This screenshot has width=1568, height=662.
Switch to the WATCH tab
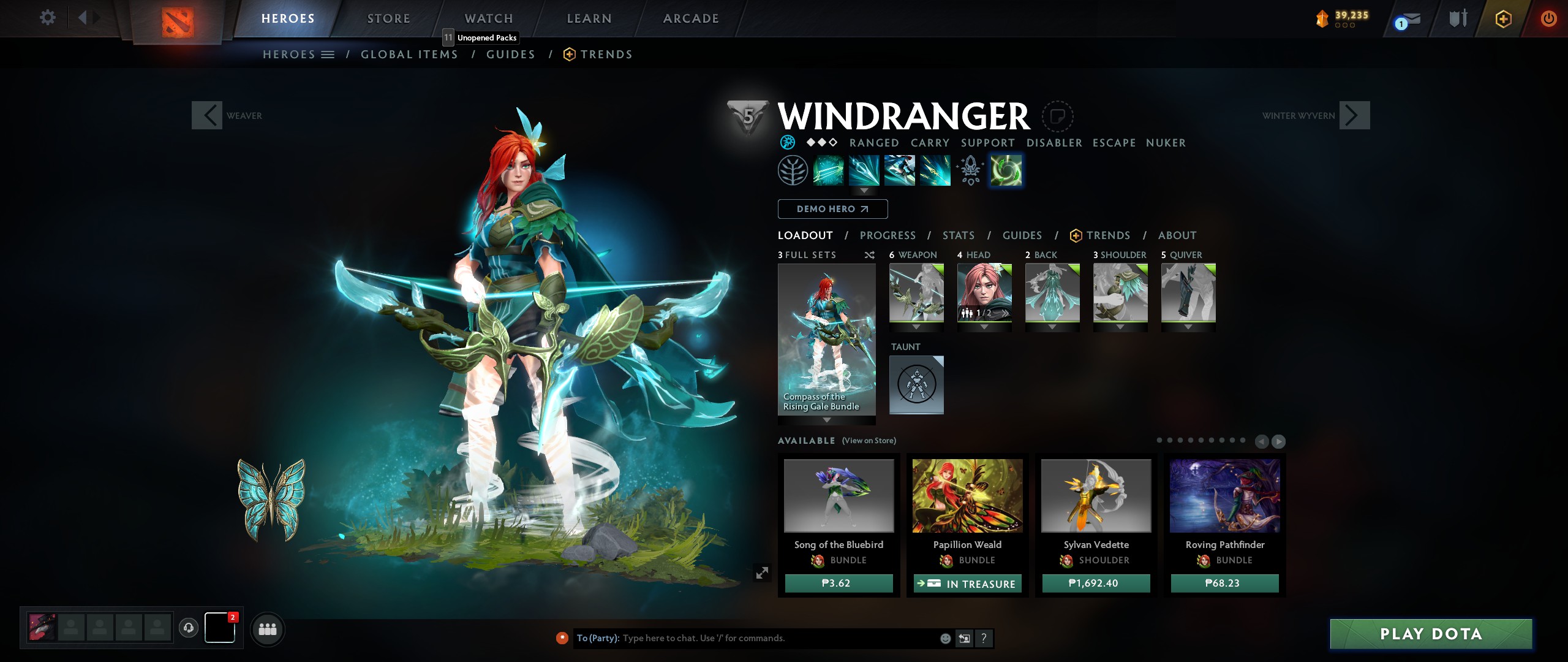(488, 18)
